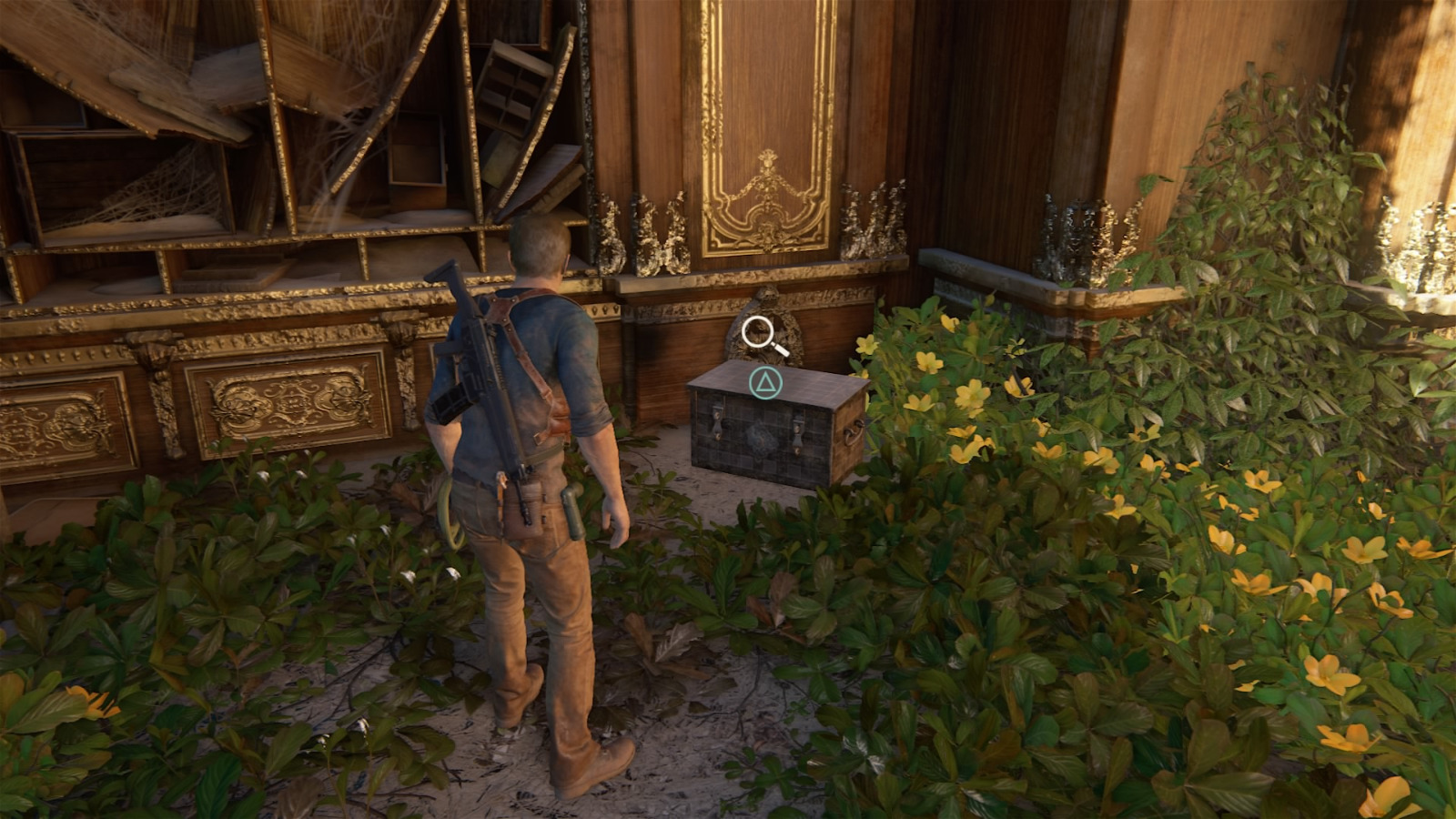Toggle open the treasure chest lid
This screenshot has width=1456, height=819.
(x=765, y=383)
